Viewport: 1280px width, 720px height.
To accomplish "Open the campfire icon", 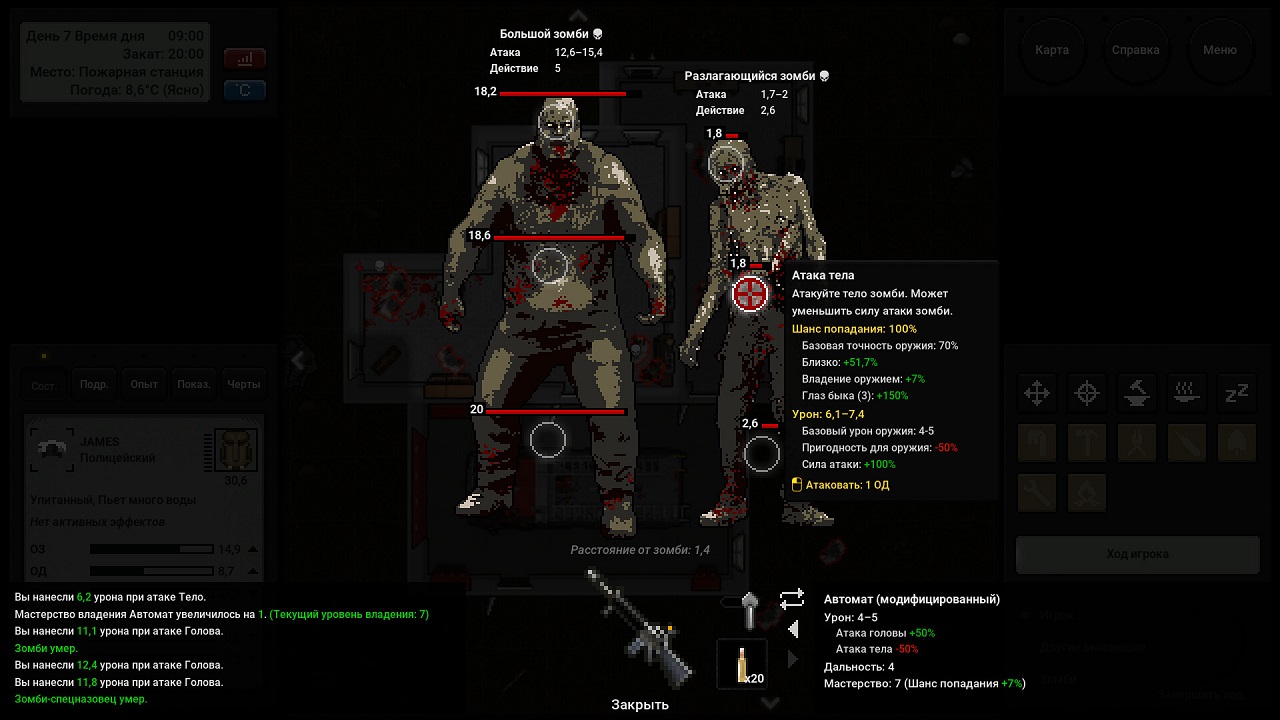I will [x=1087, y=492].
